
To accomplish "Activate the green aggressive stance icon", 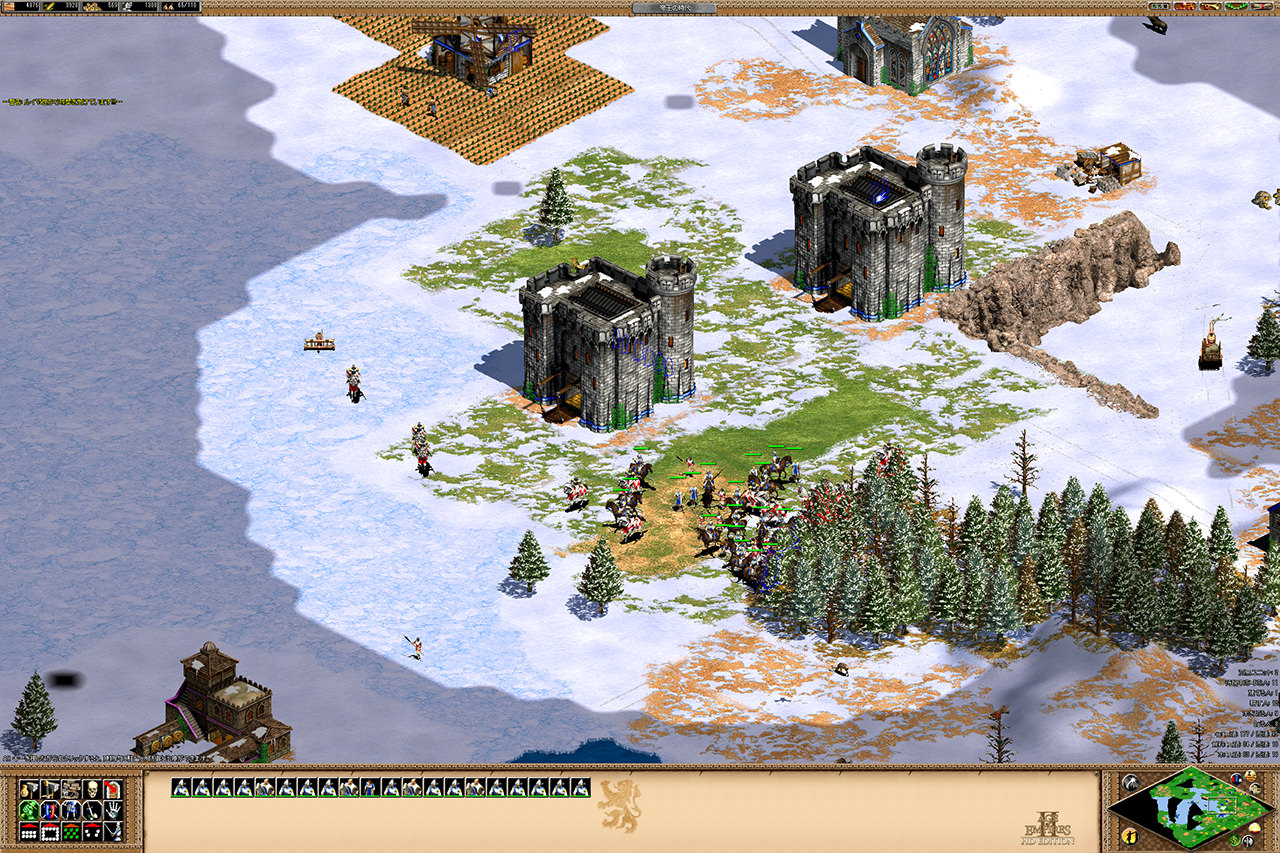I will (29, 810).
